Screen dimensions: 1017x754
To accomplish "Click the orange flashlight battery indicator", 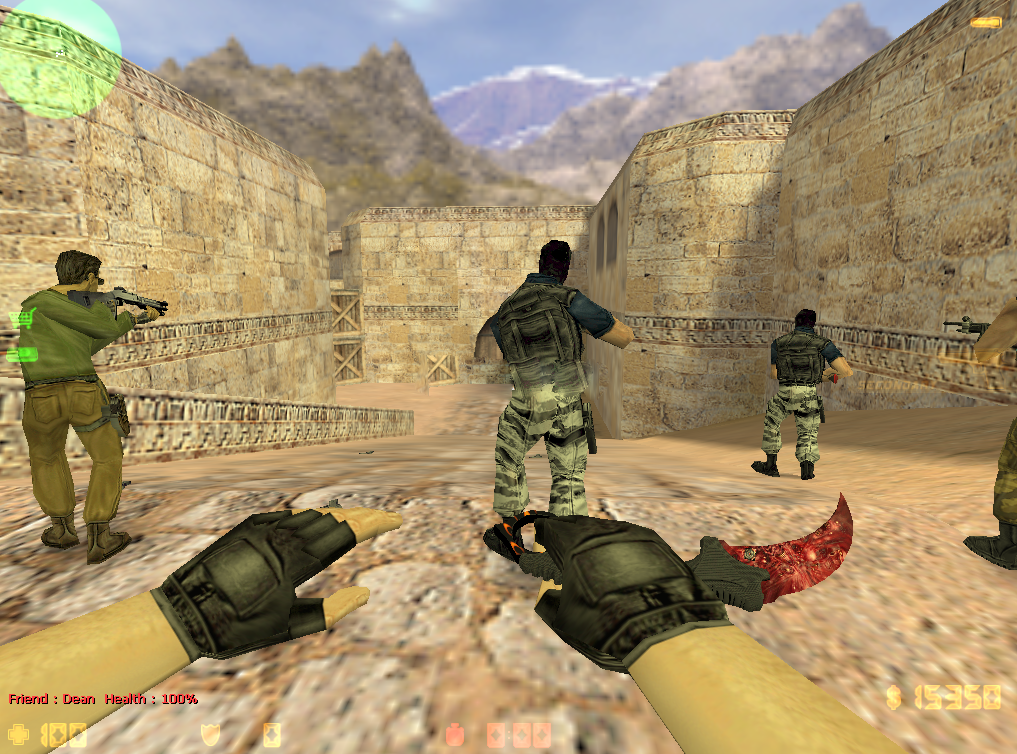I will 985,22.
